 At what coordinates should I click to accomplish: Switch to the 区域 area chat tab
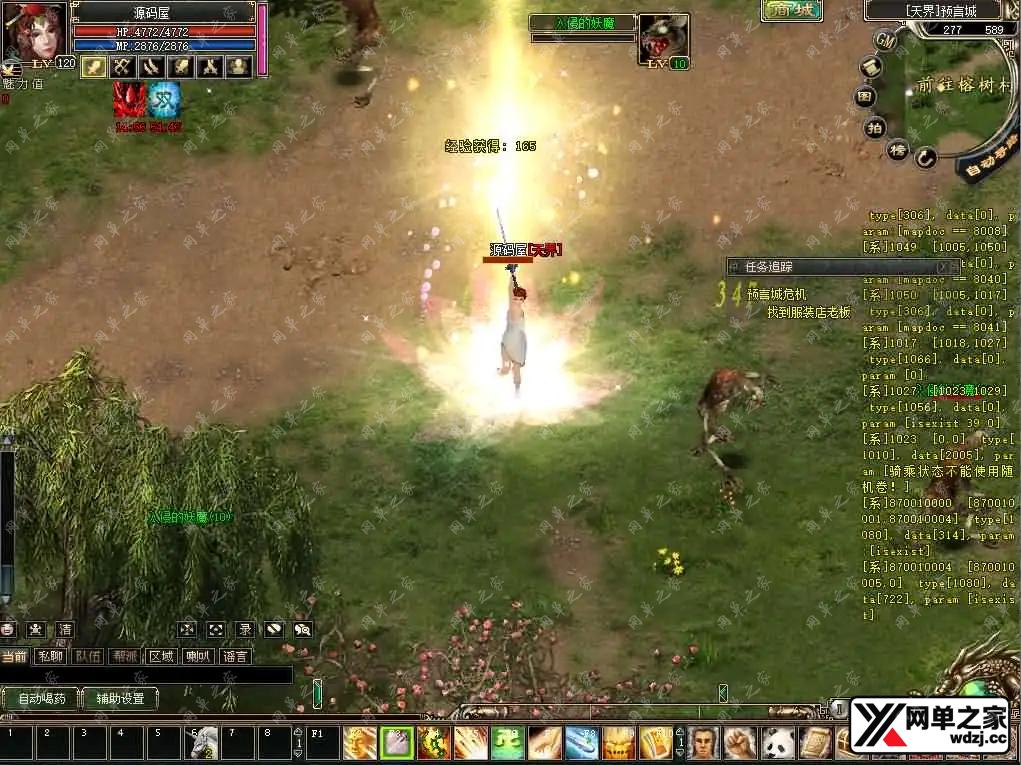(x=161, y=657)
